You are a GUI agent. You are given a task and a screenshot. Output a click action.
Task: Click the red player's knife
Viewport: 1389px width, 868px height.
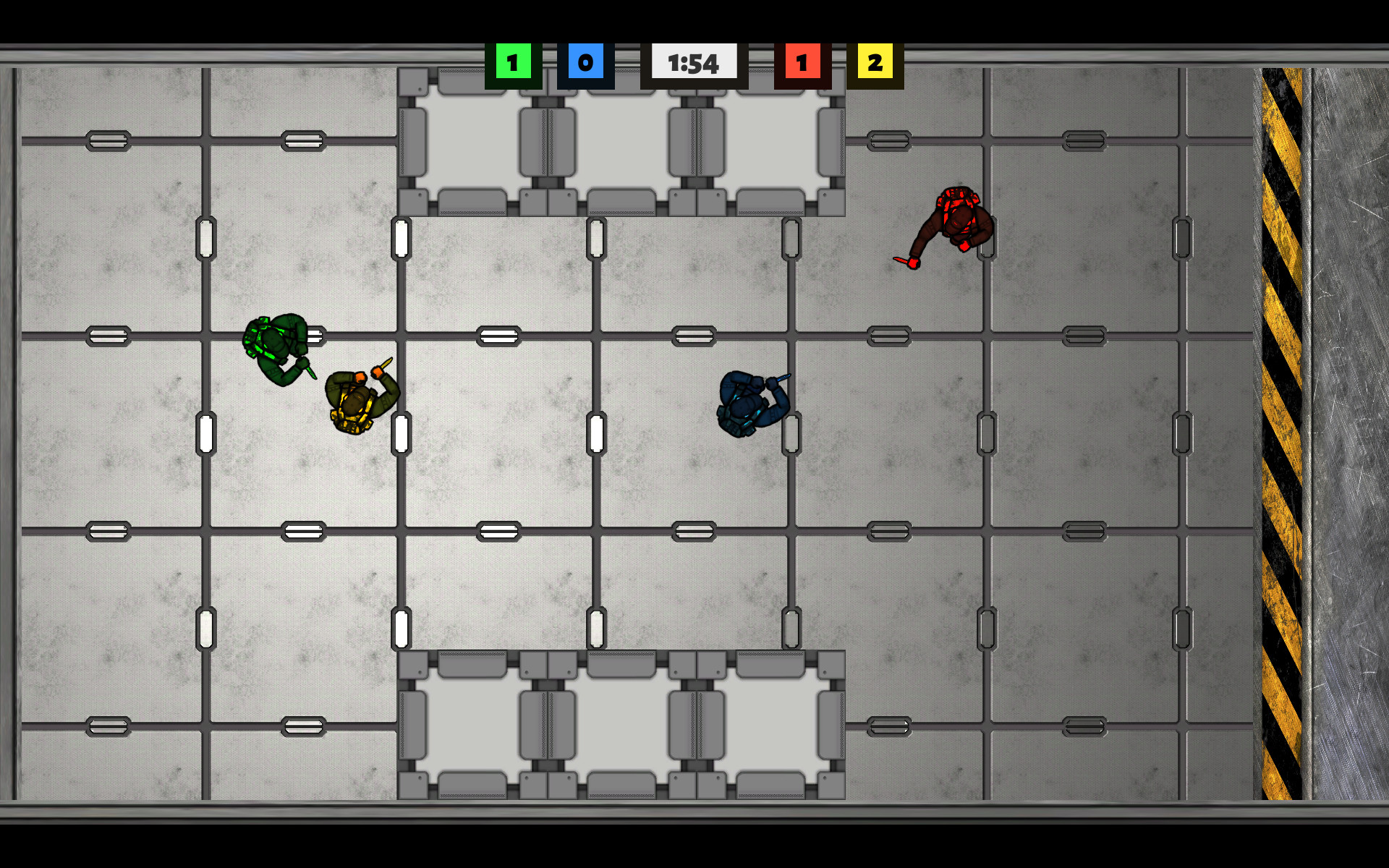903,259
